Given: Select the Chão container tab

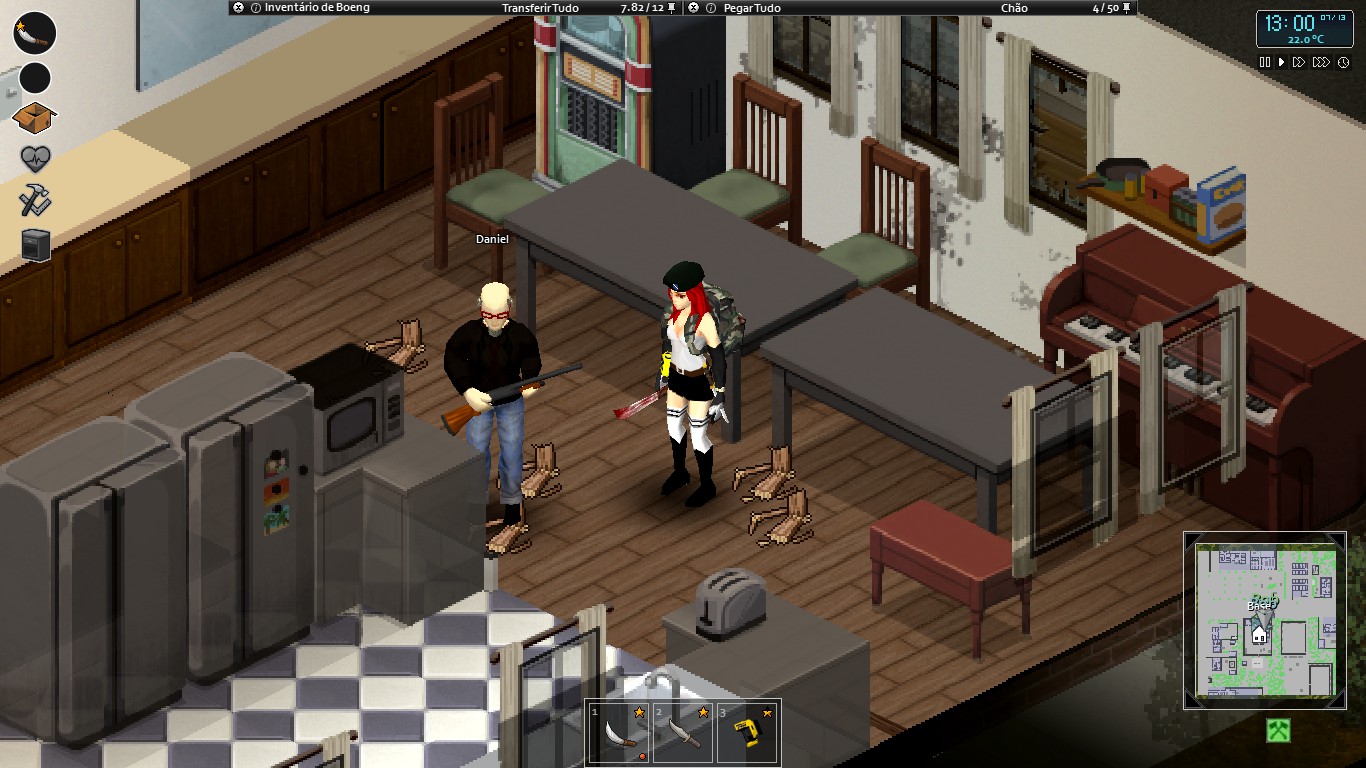Looking at the screenshot, I should [x=1013, y=8].
